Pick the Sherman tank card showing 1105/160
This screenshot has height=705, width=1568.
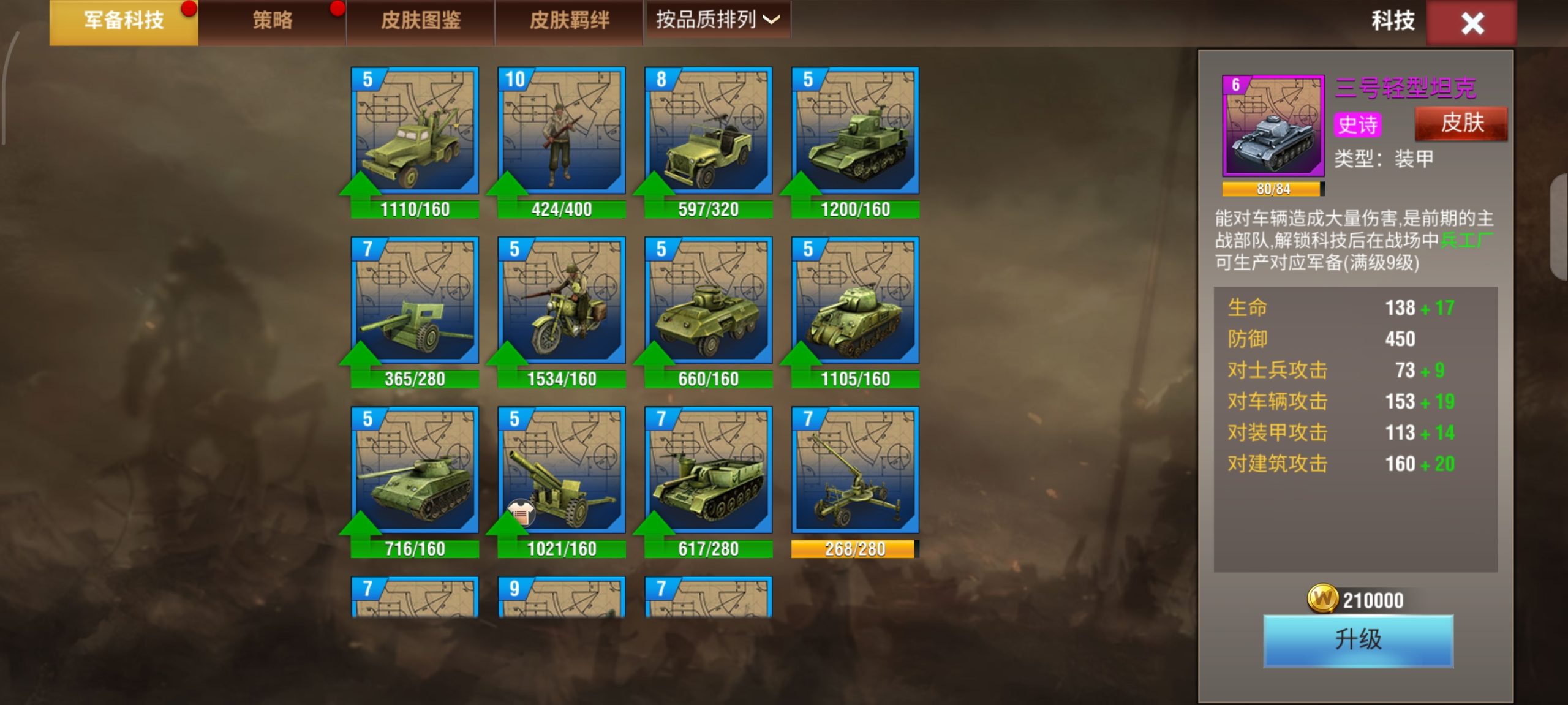coord(856,301)
